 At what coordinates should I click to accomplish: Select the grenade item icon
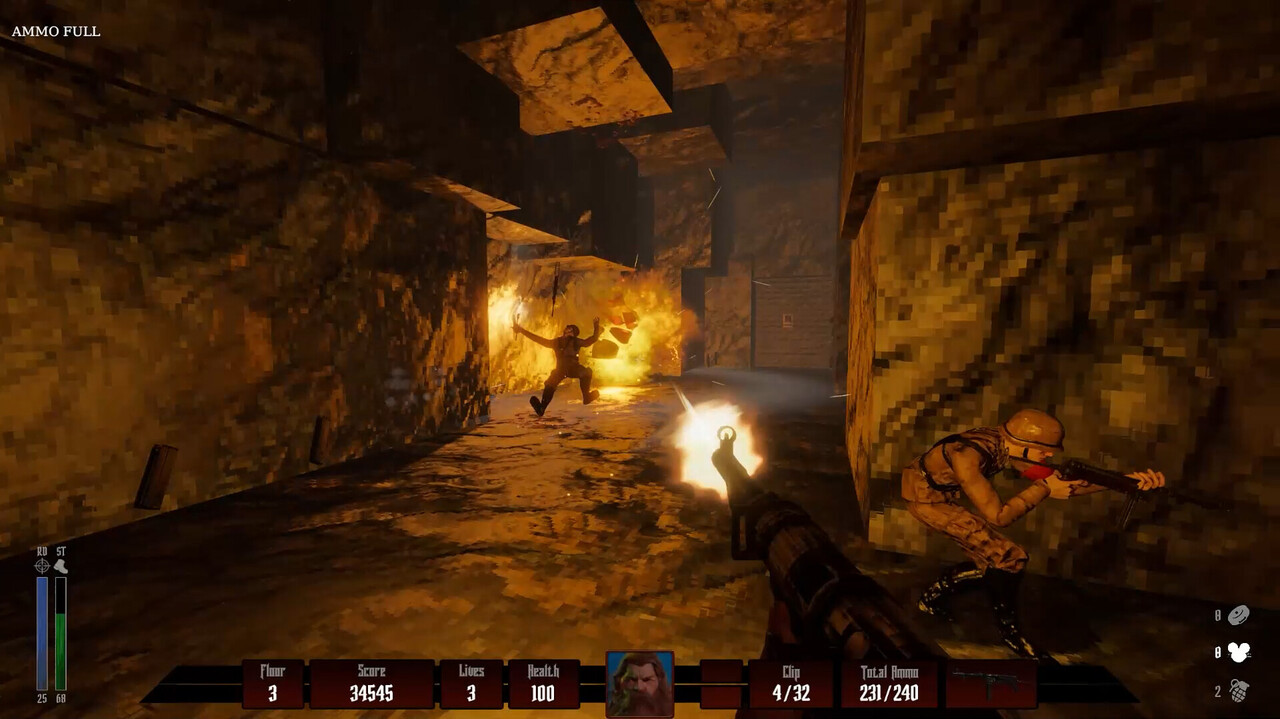1239,691
